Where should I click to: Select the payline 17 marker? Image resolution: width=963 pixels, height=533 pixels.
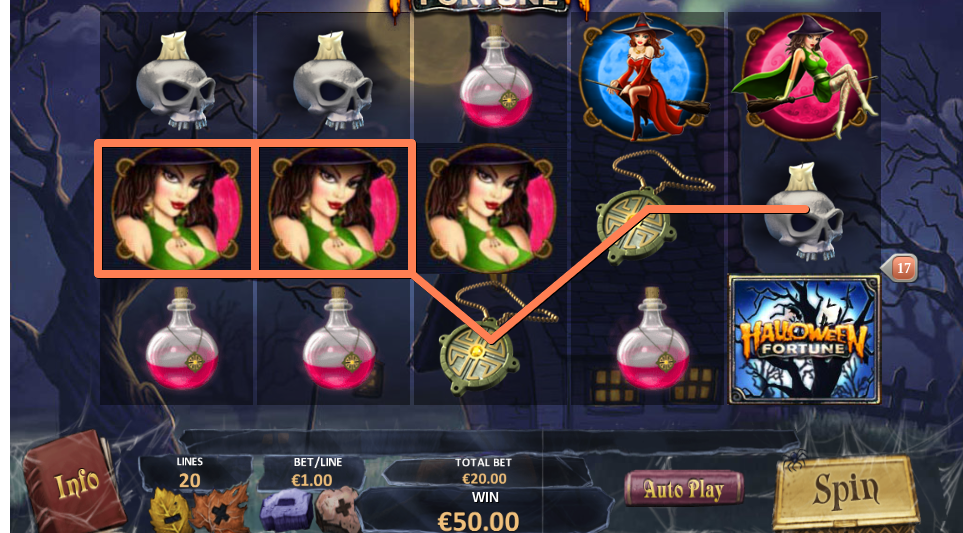click(902, 268)
